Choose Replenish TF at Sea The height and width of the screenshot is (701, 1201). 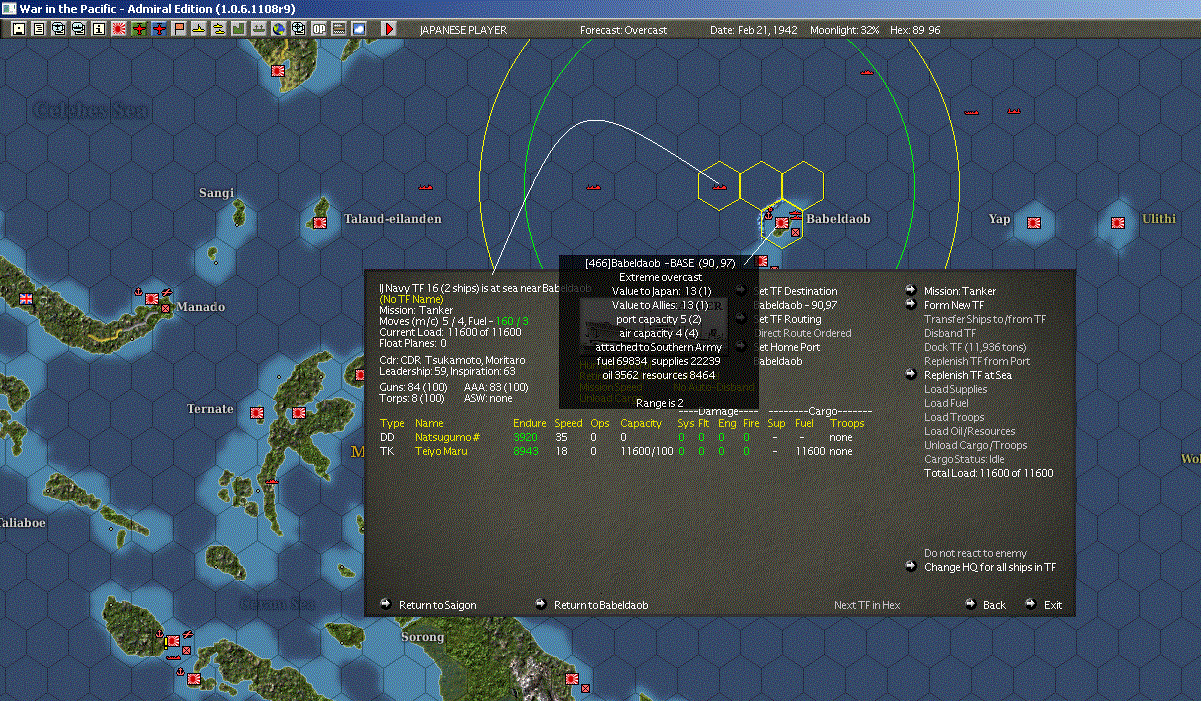pos(967,375)
